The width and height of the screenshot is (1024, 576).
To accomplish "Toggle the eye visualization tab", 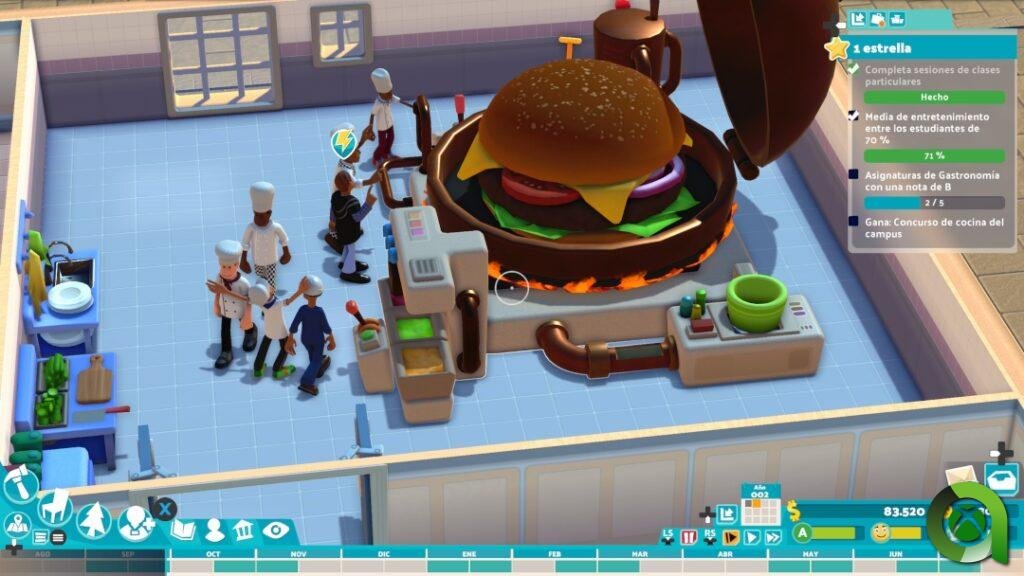I will (x=276, y=530).
